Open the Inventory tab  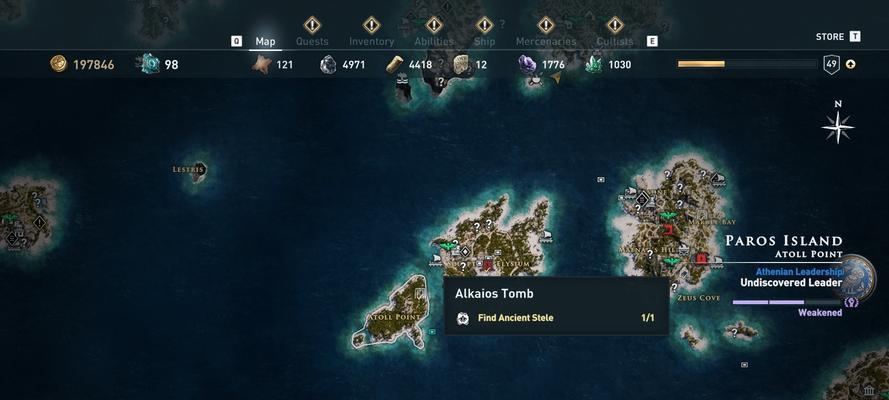pos(371,41)
